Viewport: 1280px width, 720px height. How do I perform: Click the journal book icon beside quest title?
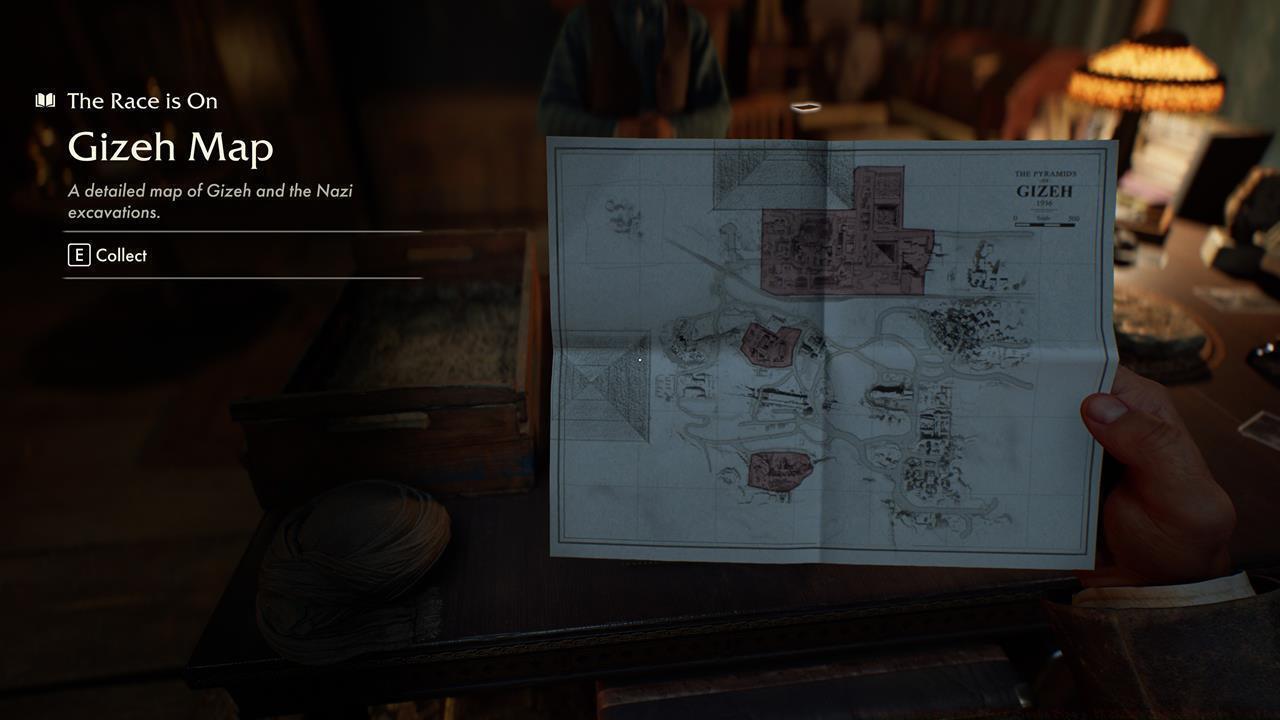point(44,100)
